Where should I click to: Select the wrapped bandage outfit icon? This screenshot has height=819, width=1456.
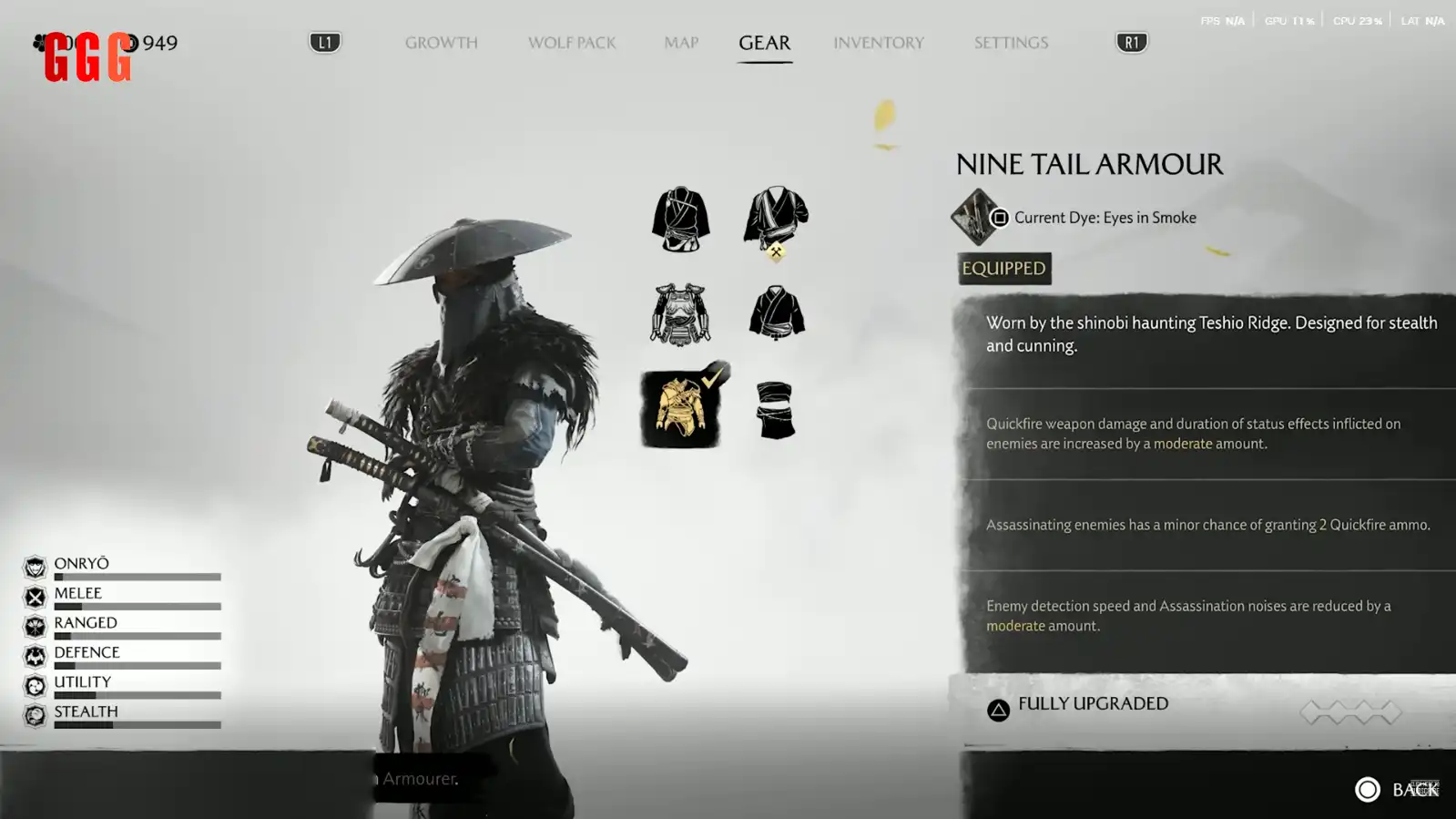click(776, 410)
